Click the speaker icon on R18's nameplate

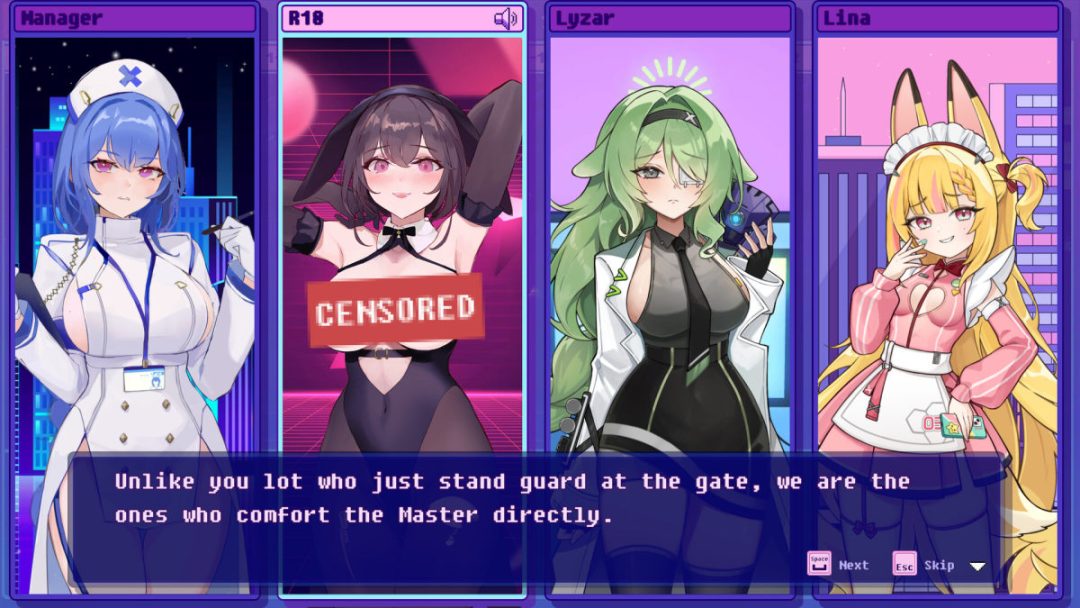tap(506, 18)
